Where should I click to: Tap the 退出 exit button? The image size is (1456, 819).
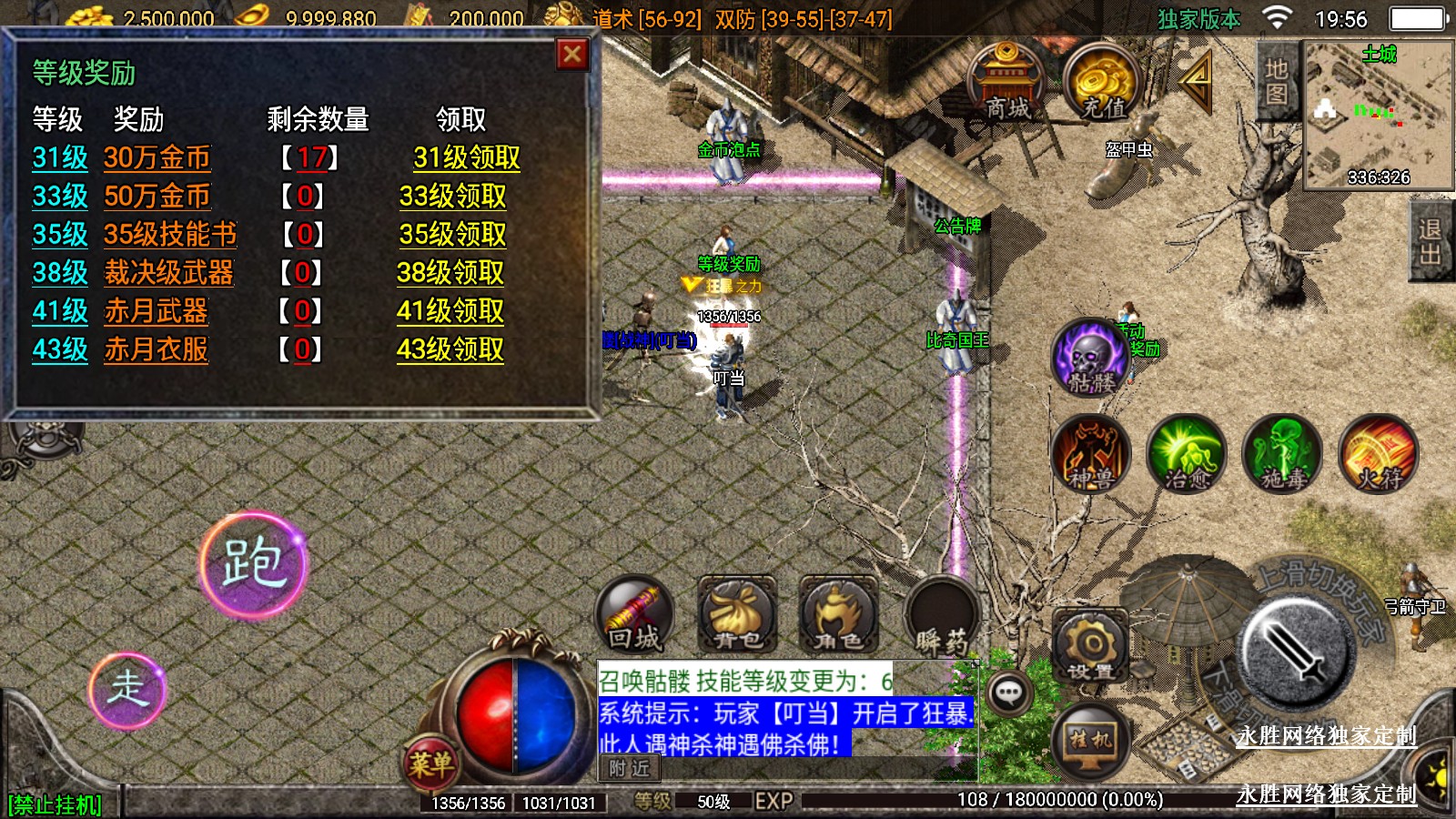point(1430,242)
